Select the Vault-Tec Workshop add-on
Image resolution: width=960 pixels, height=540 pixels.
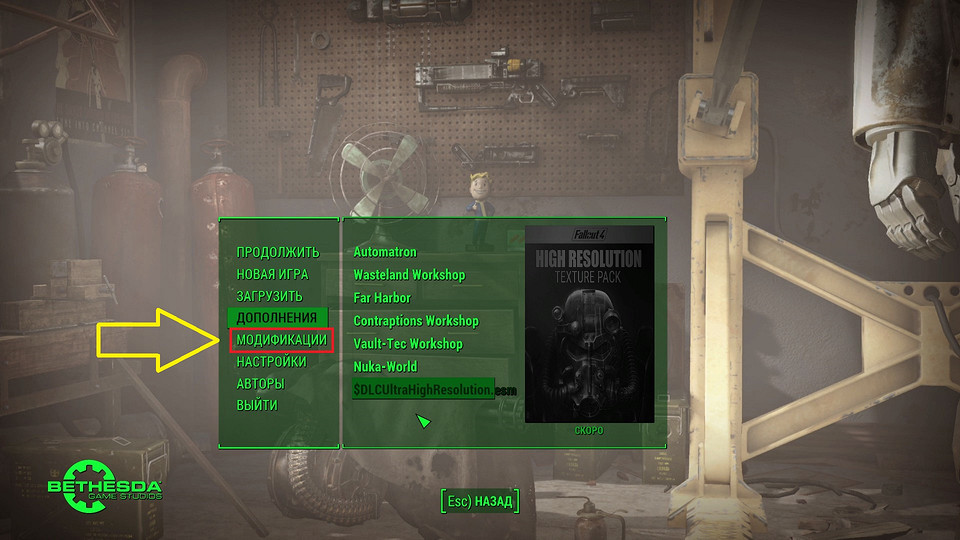pyautogui.click(x=408, y=344)
